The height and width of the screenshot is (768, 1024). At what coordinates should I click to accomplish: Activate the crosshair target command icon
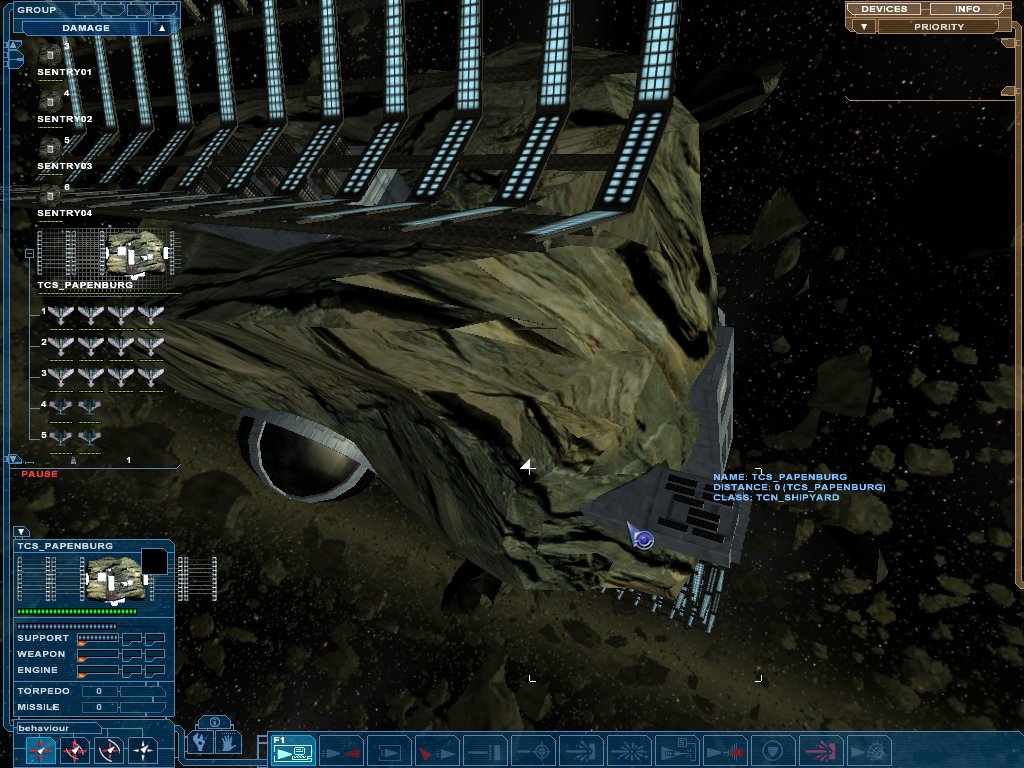(541, 750)
